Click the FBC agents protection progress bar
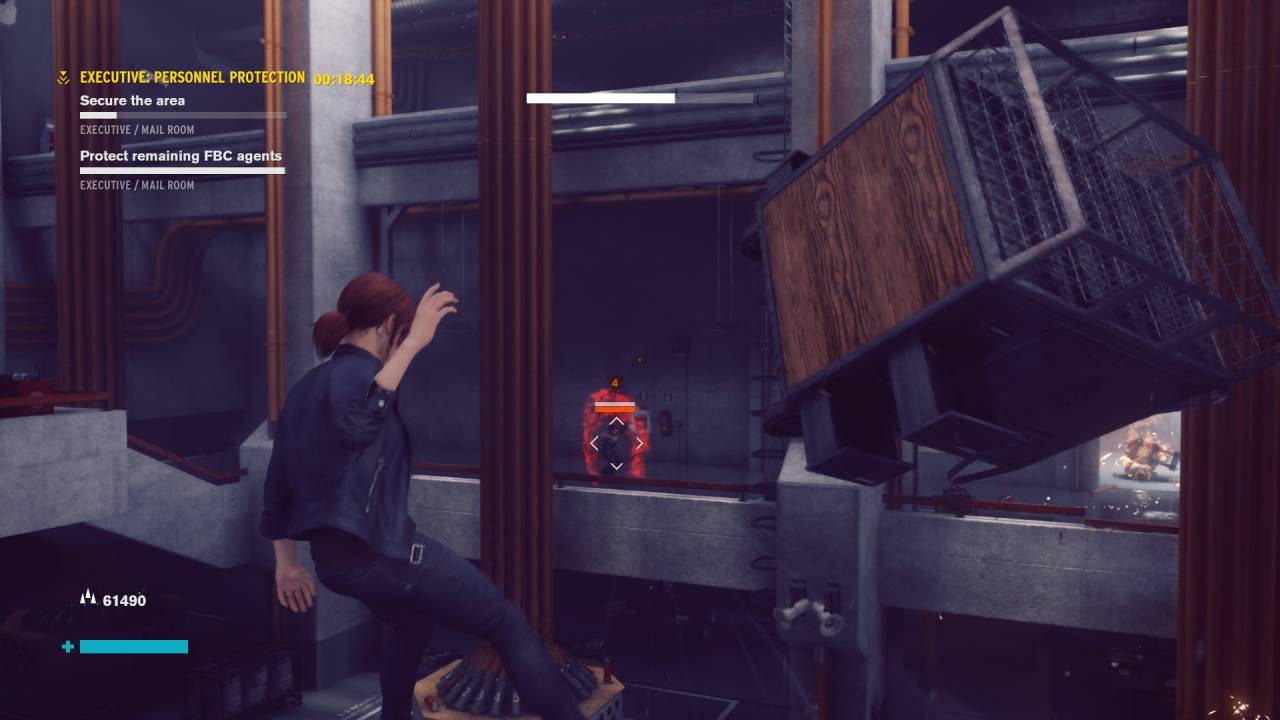The height and width of the screenshot is (720, 1280). click(182, 171)
